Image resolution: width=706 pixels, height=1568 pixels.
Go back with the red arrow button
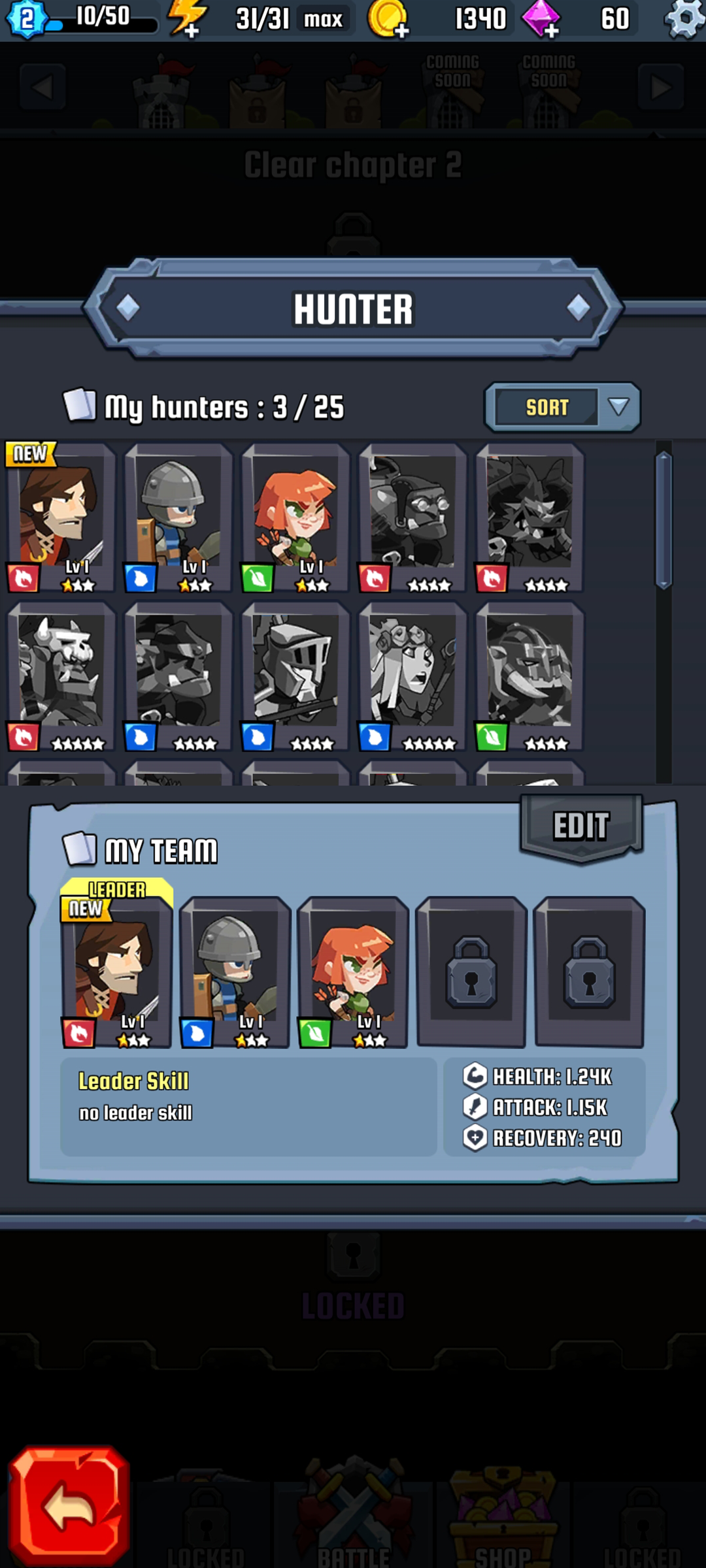[69, 1507]
